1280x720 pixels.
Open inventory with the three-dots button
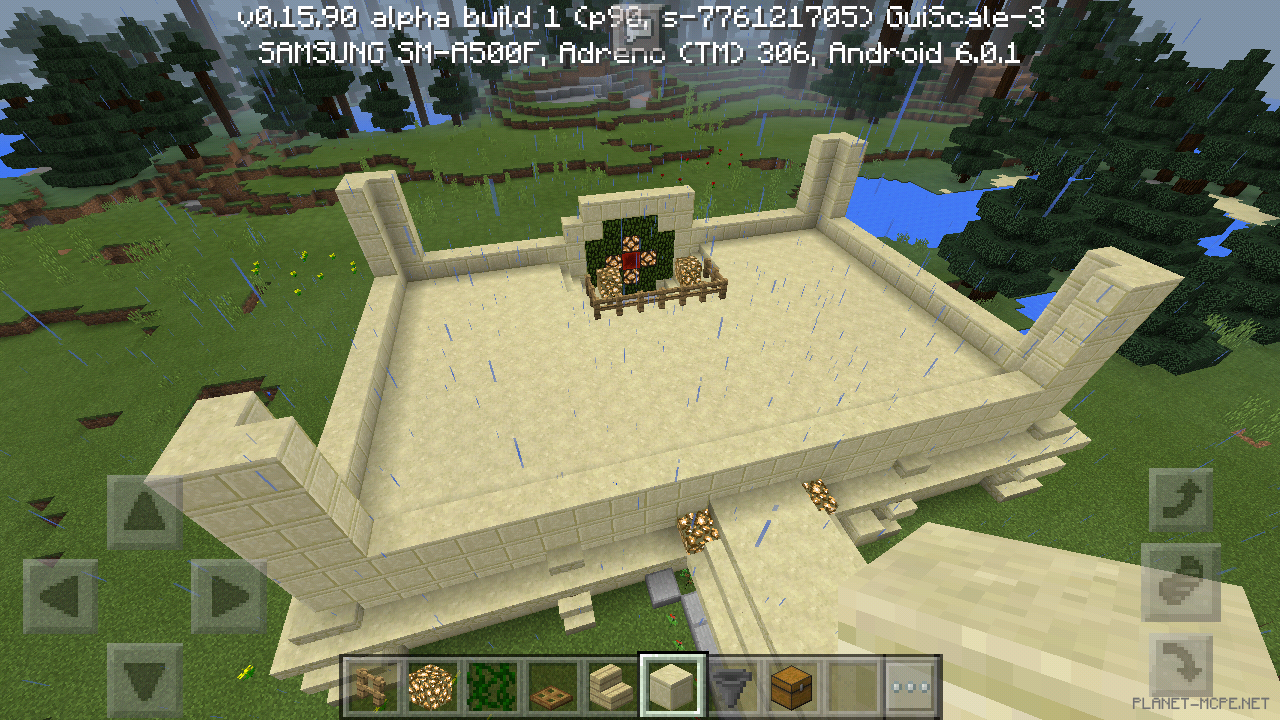click(911, 686)
